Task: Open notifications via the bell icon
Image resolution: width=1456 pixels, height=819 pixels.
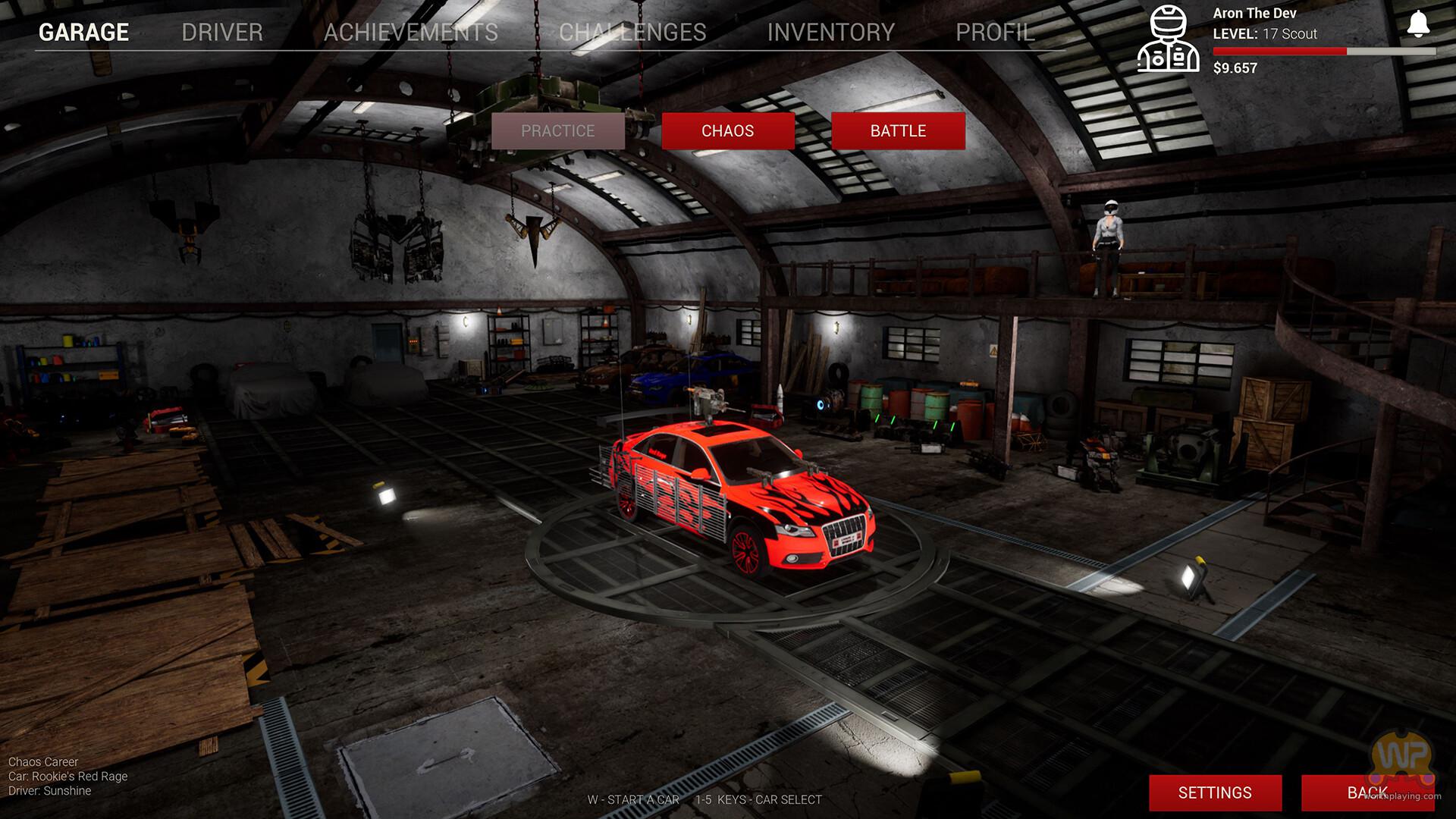Action: (x=1418, y=24)
